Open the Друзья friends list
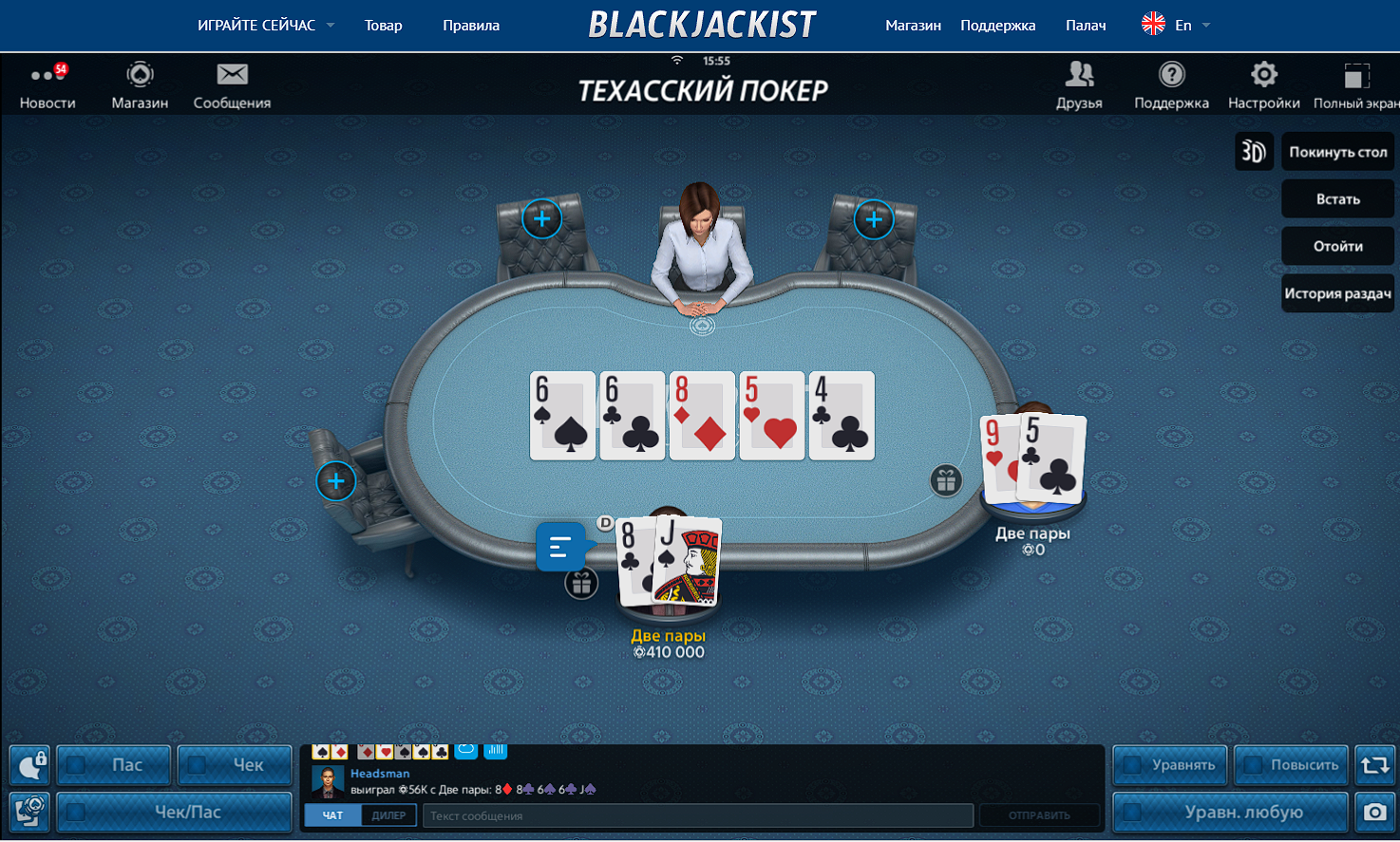Viewport: 1400px width, 842px height. pyautogui.click(x=1079, y=85)
